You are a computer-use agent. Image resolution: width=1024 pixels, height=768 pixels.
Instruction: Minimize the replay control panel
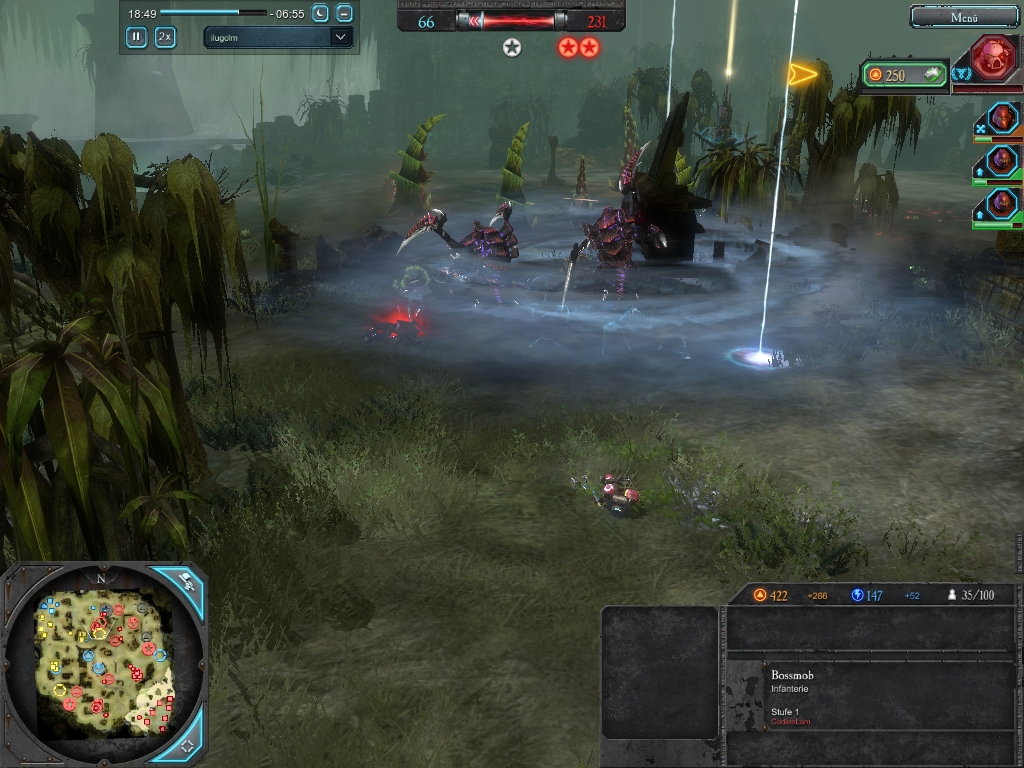[344, 13]
